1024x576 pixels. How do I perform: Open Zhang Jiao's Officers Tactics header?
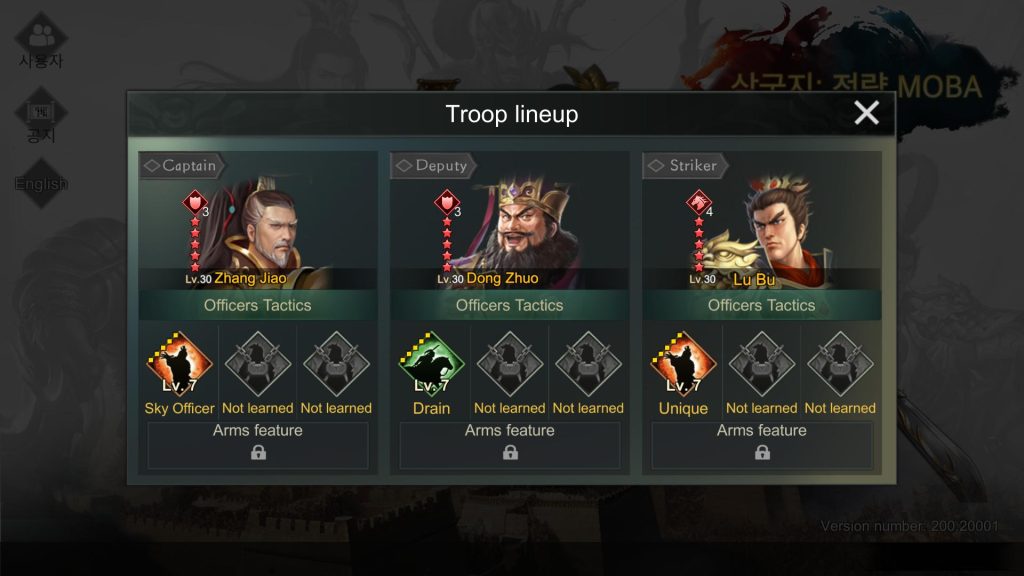pyautogui.click(x=258, y=305)
